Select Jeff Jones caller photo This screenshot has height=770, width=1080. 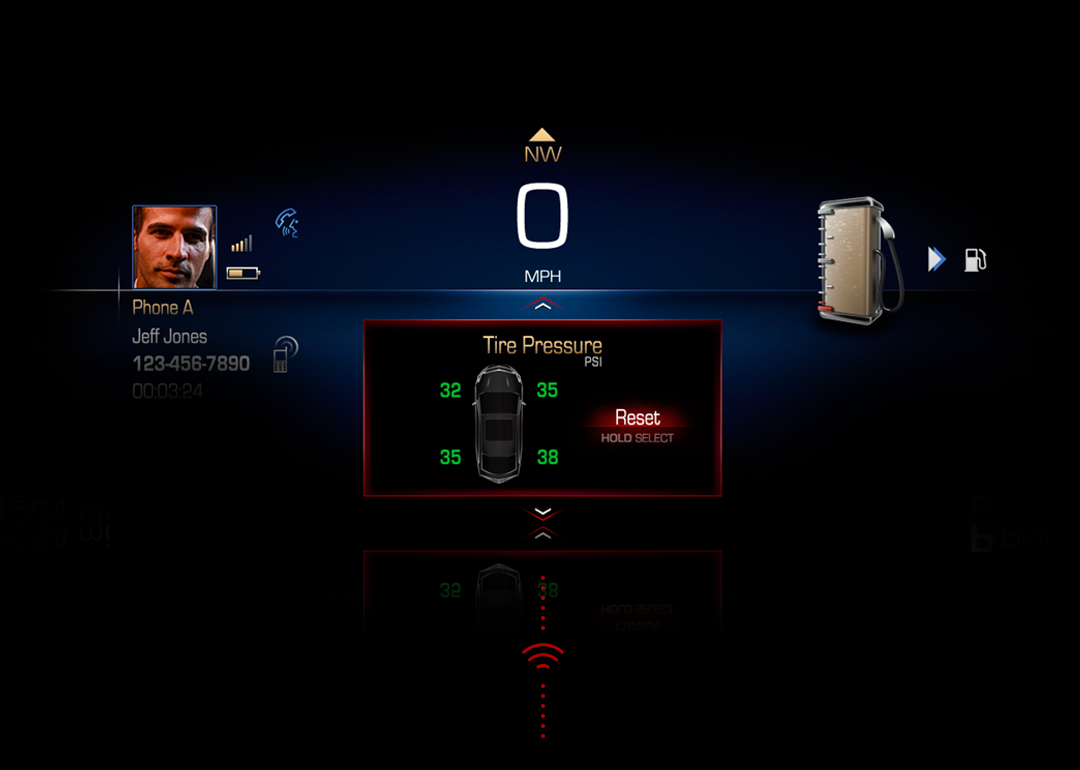pyautogui.click(x=174, y=247)
